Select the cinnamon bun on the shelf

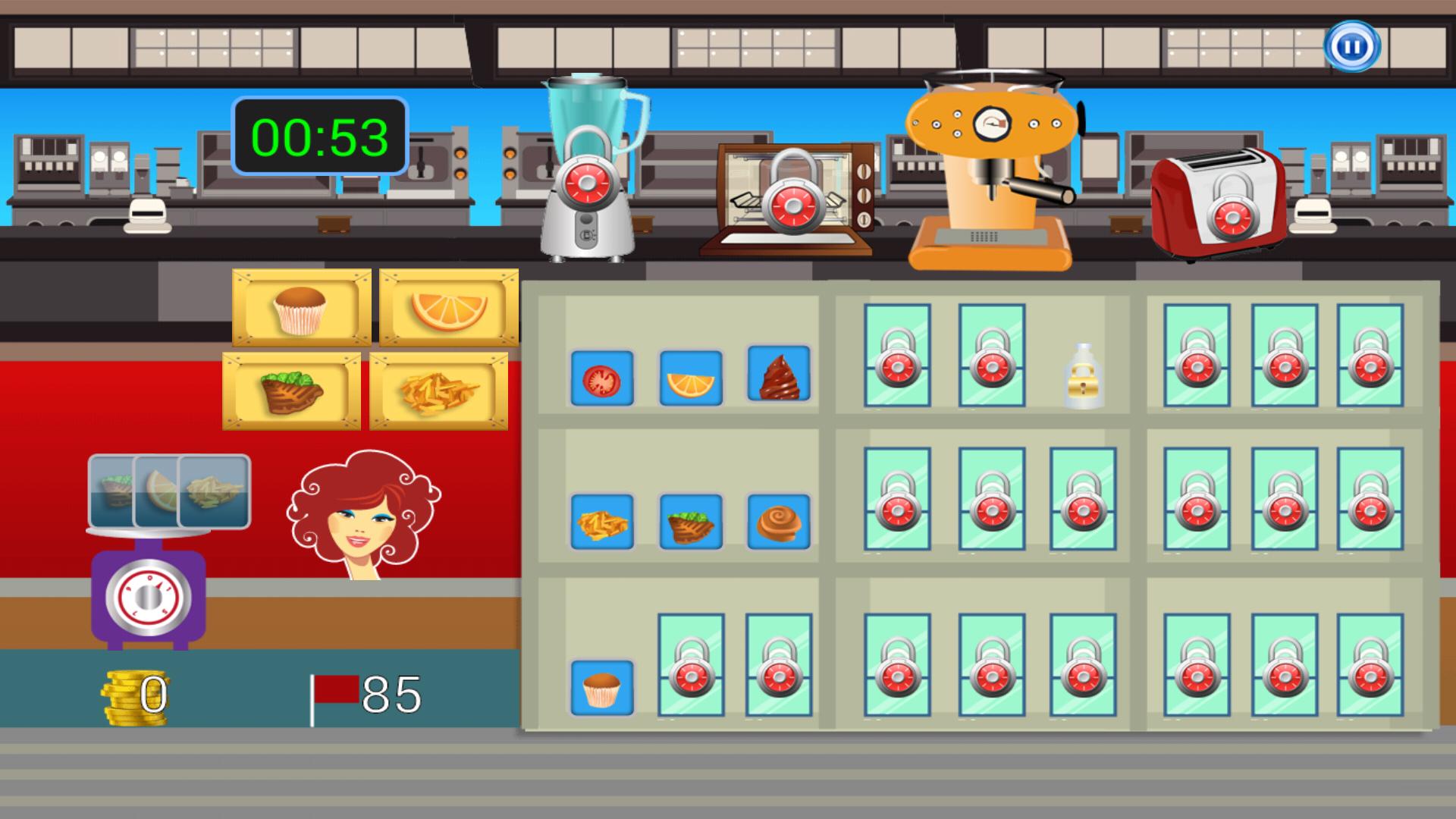pos(779,522)
